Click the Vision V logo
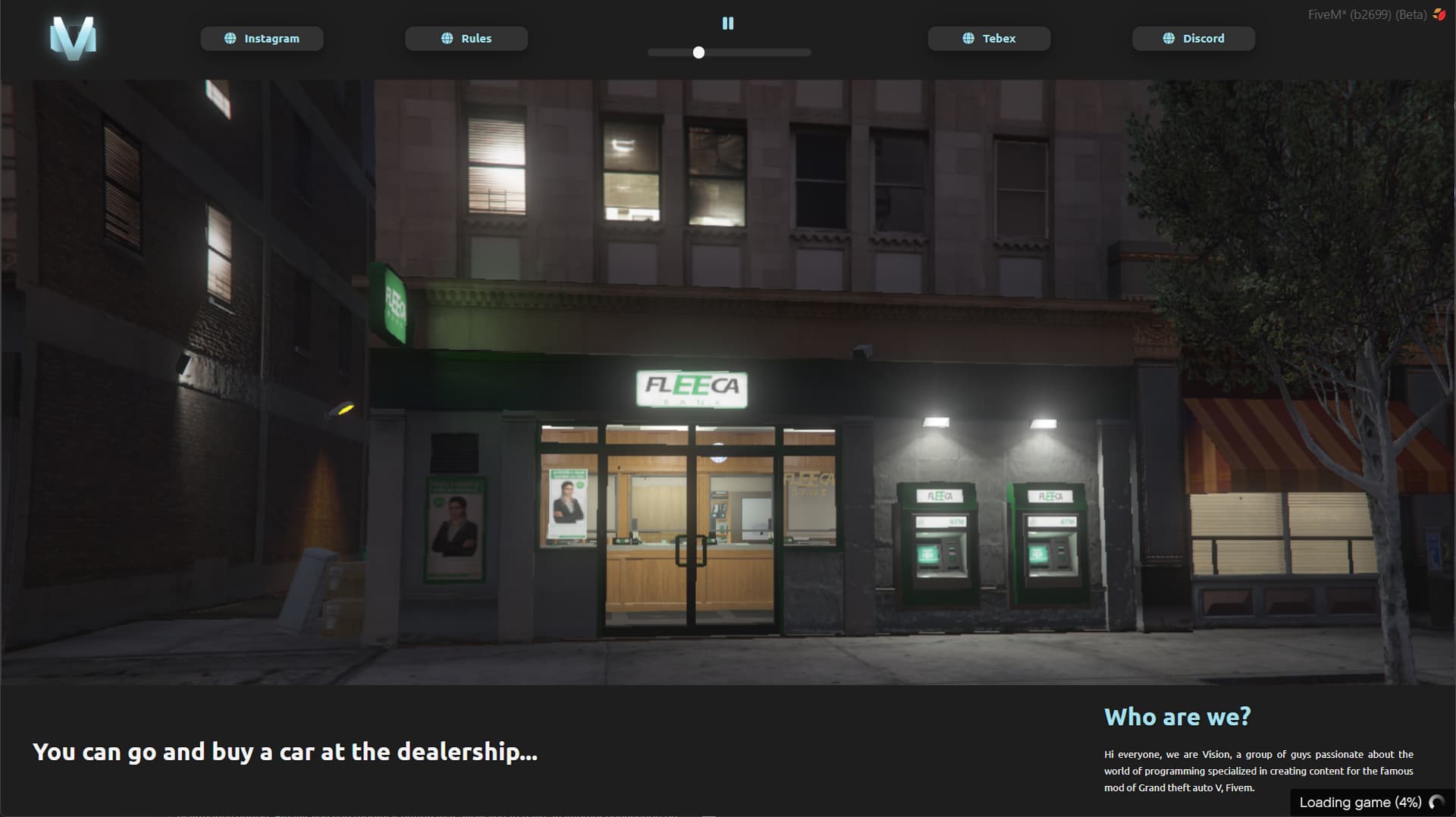The width and height of the screenshot is (1456, 817). pos(73,38)
